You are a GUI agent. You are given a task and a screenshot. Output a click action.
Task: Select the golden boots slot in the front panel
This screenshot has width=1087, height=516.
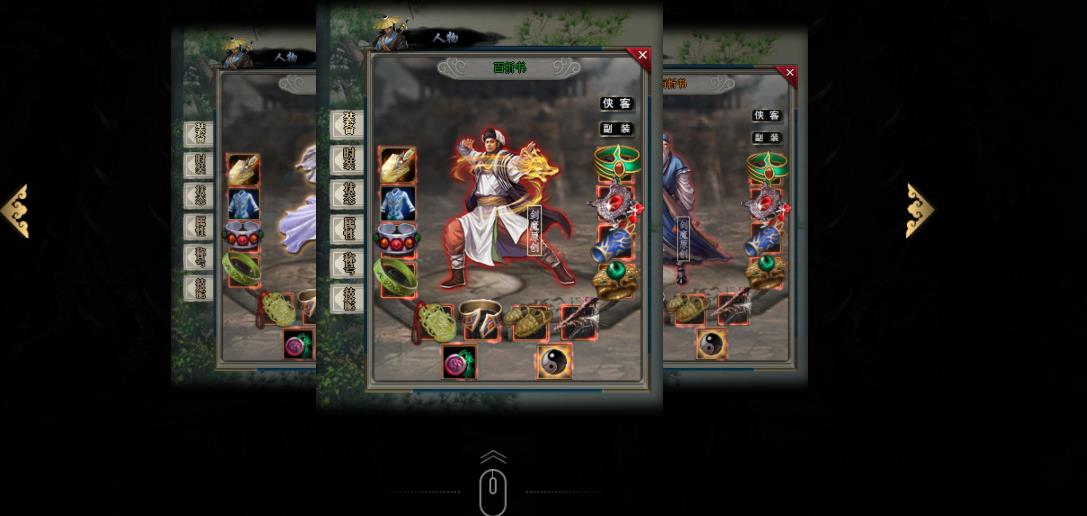pos(527,321)
